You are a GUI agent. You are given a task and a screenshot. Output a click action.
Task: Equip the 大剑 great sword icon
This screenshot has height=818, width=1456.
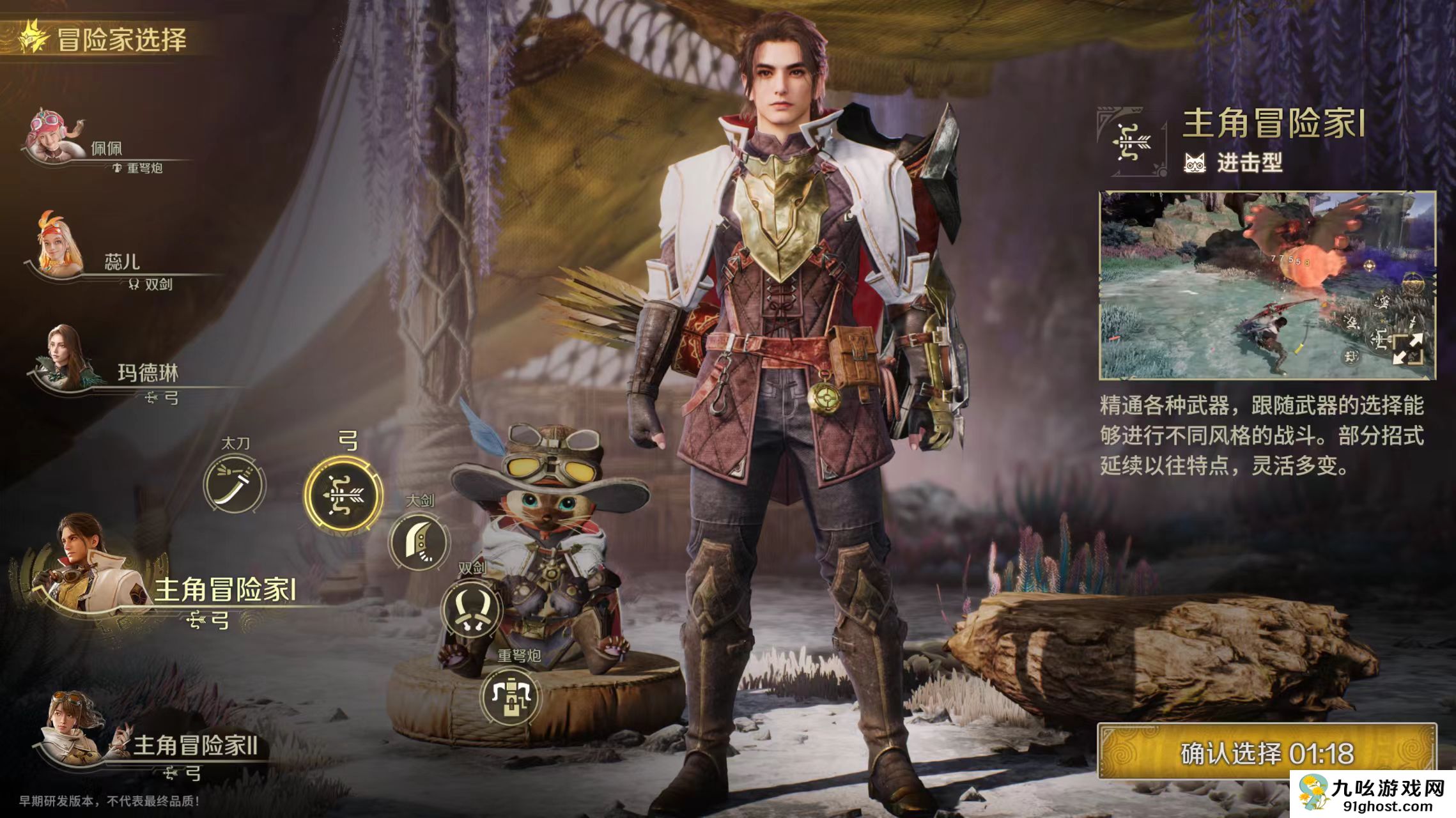click(x=419, y=543)
